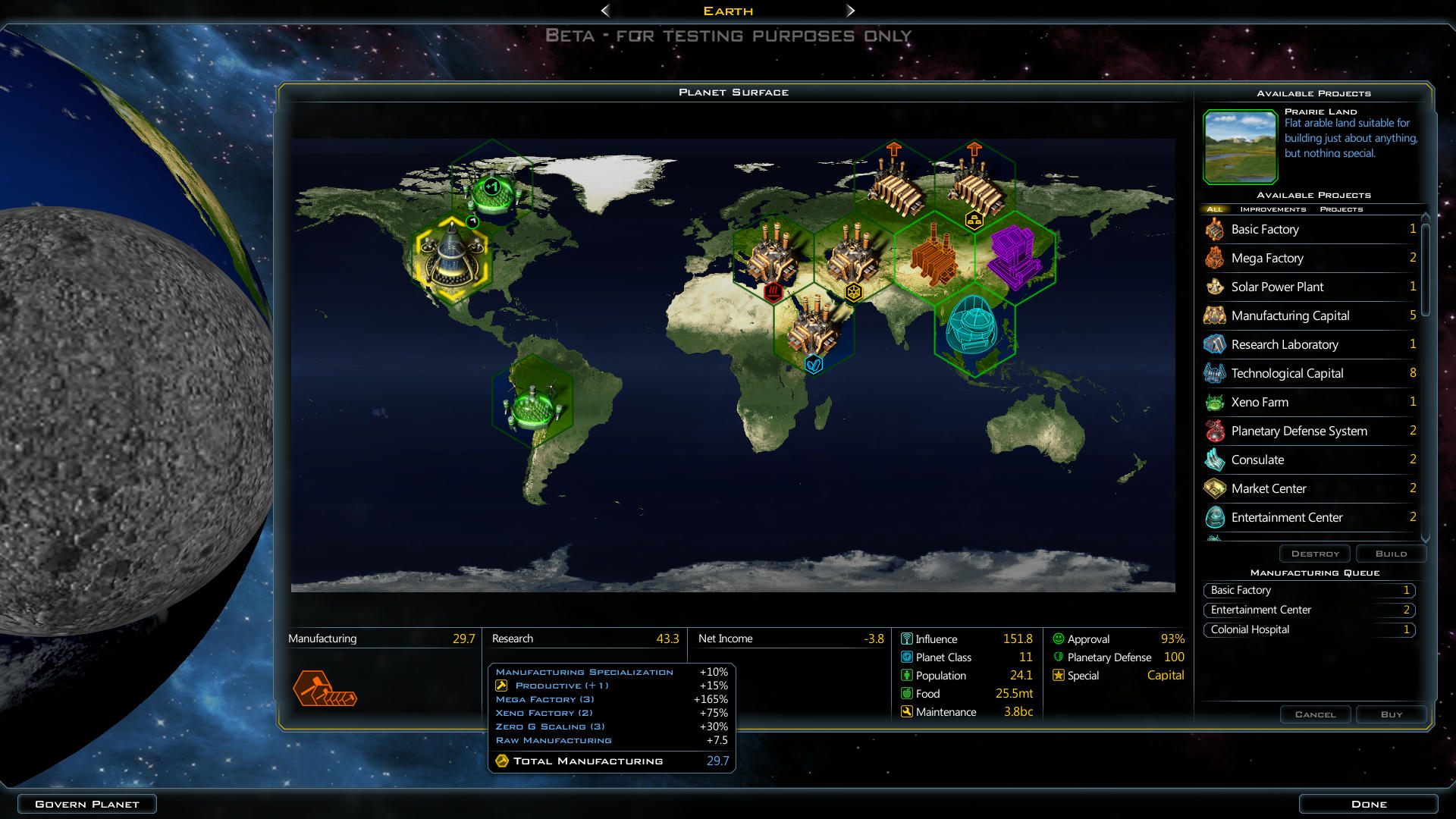Cancel the selected queue item
This screenshot has width=1456, height=819.
(x=1315, y=714)
